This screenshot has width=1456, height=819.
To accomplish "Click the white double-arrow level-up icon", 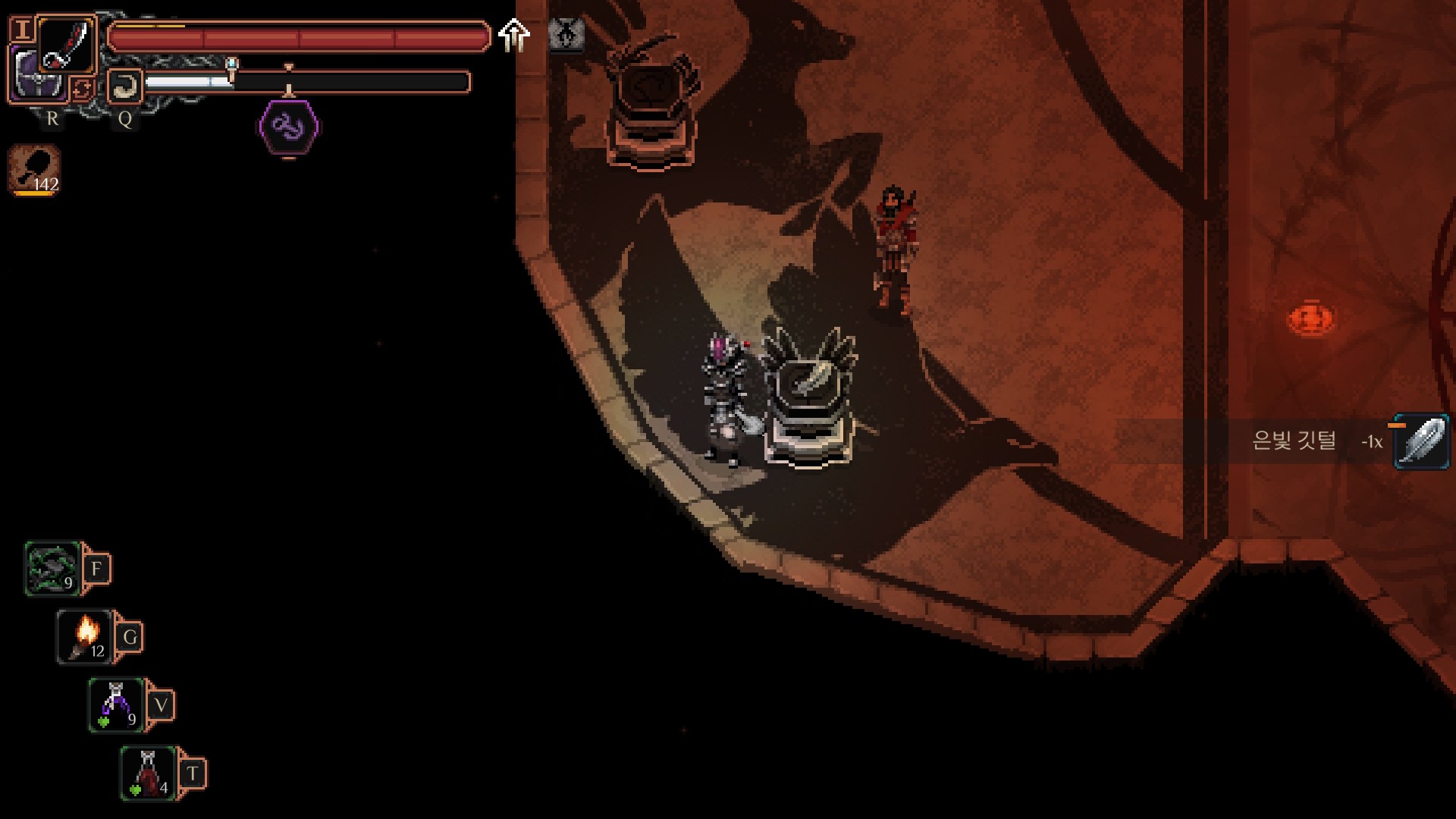I will click(514, 35).
